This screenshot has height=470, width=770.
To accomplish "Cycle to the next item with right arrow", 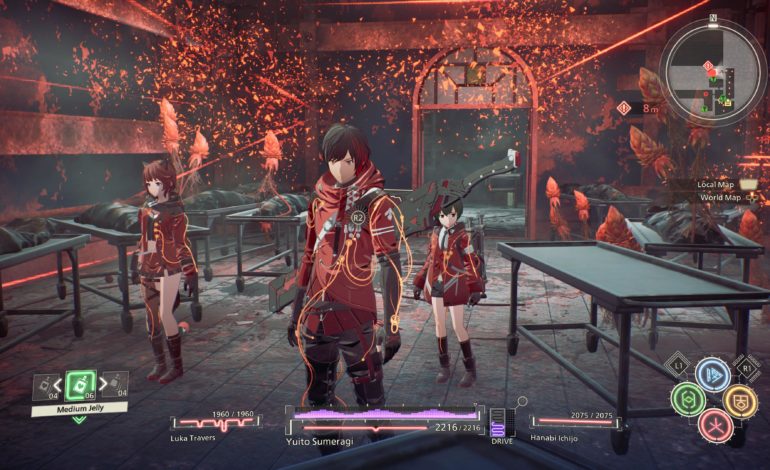I will coord(102,386).
